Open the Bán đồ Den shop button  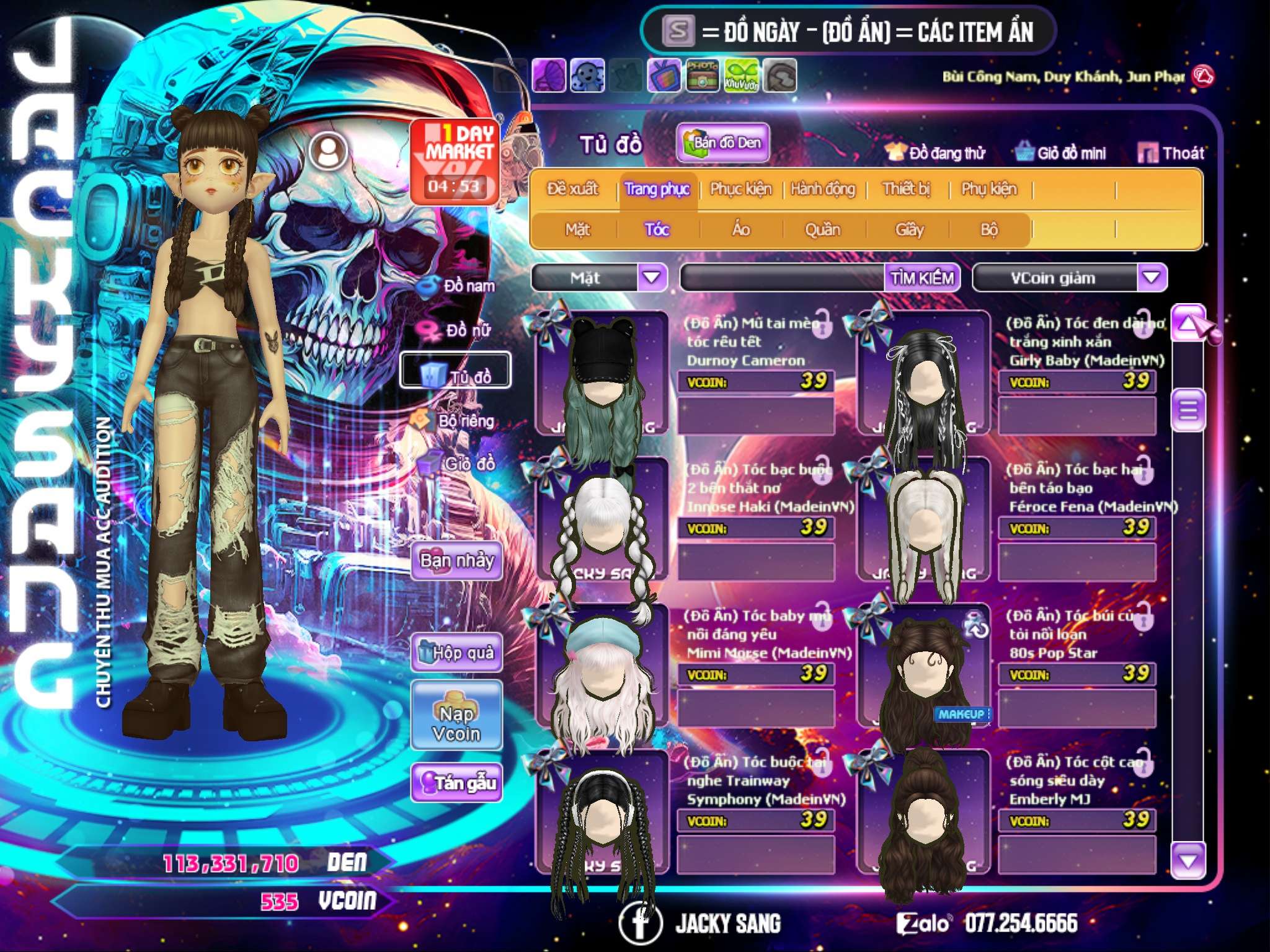(723, 143)
